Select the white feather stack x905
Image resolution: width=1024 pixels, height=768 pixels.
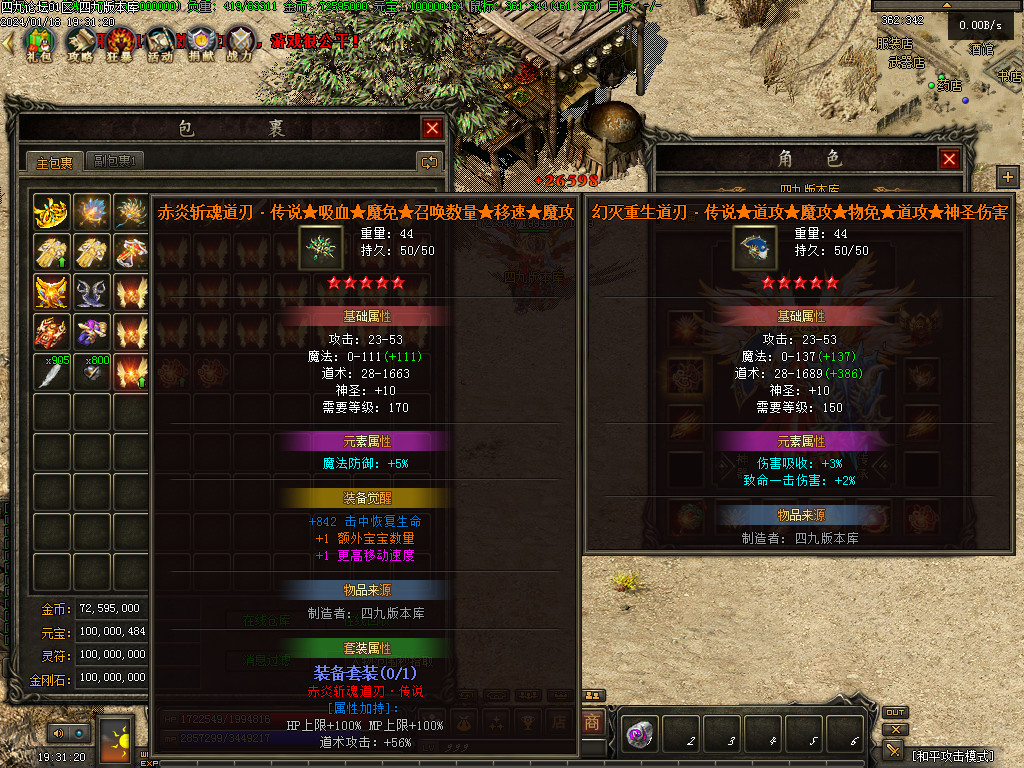[51, 372]
